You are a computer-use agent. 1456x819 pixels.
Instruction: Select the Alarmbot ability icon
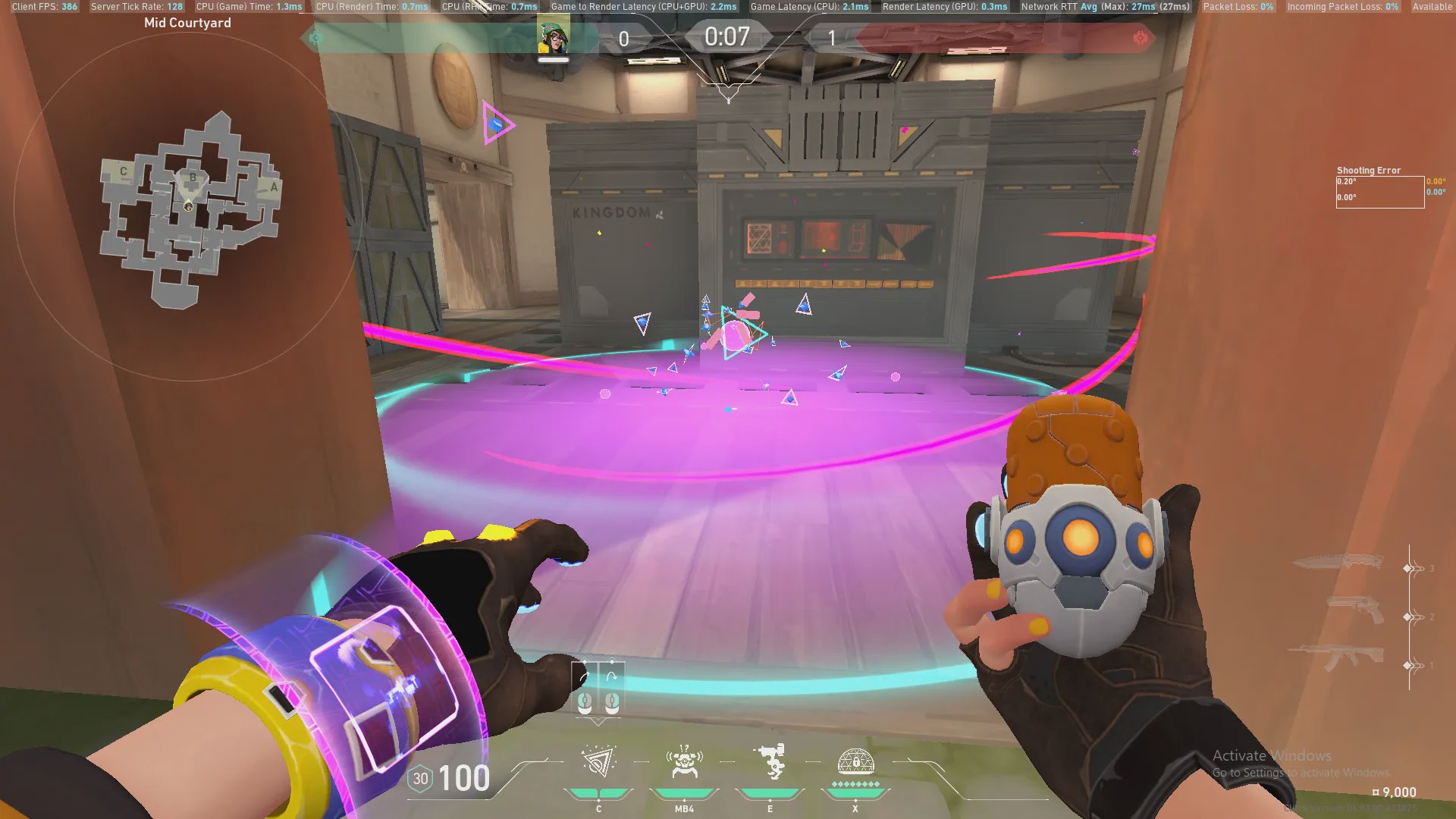684,761
